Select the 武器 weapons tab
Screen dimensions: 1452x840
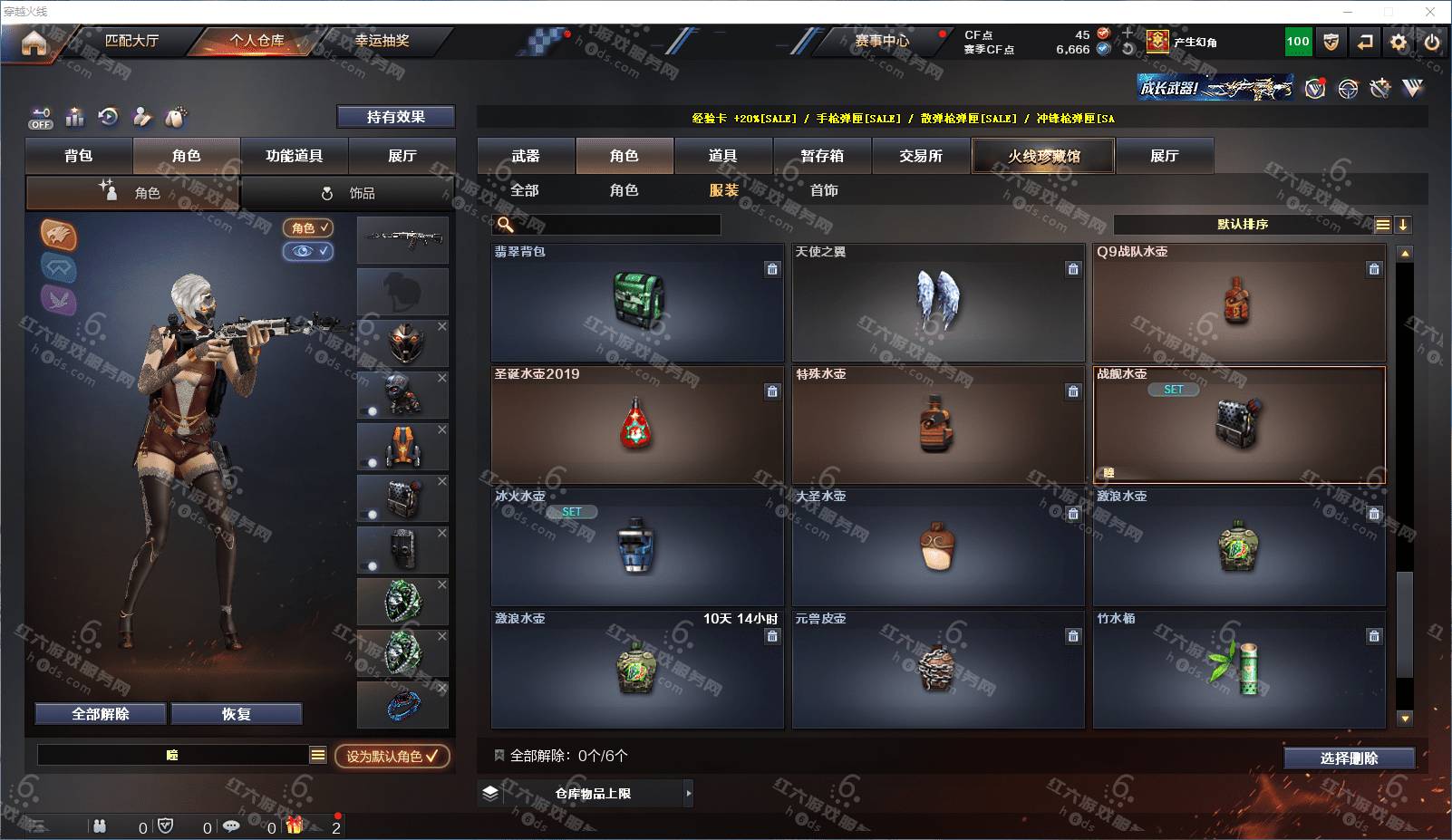pos(526,156)
